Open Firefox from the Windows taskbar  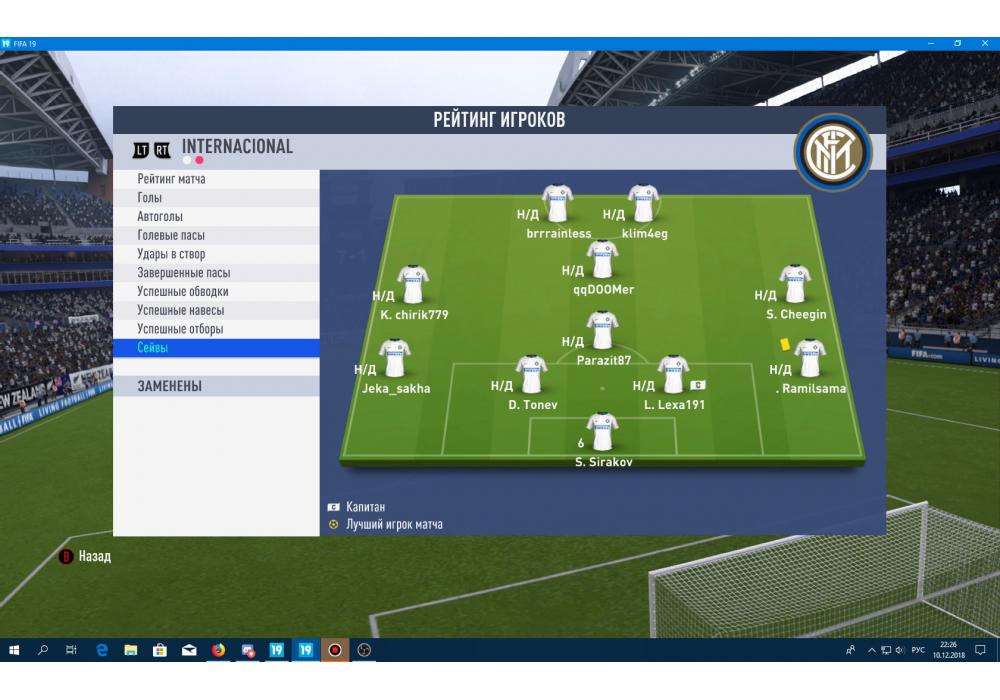pyautogui.click(x=218, y=650)
